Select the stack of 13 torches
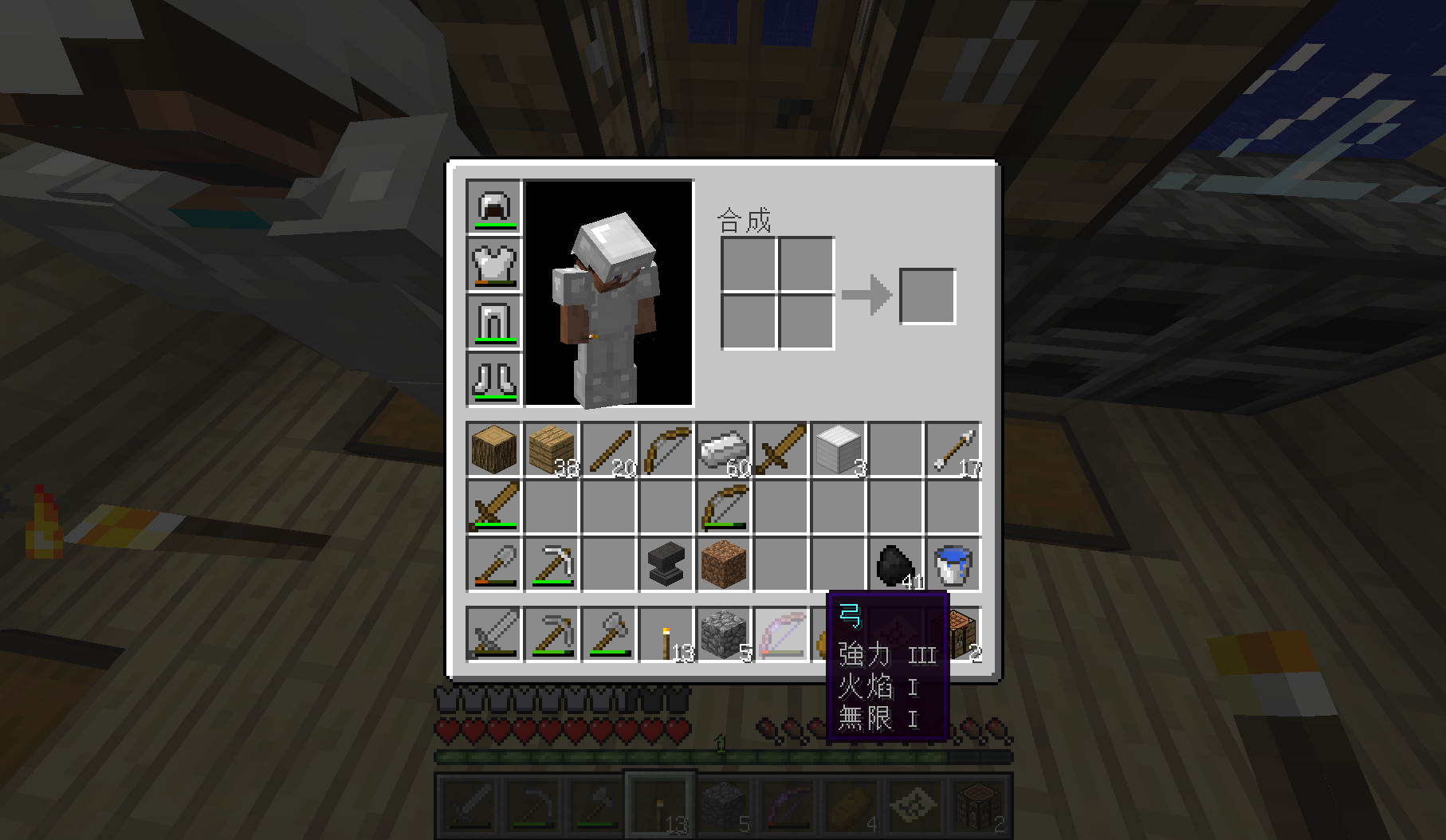1446x840 pixels. (666, 634)
